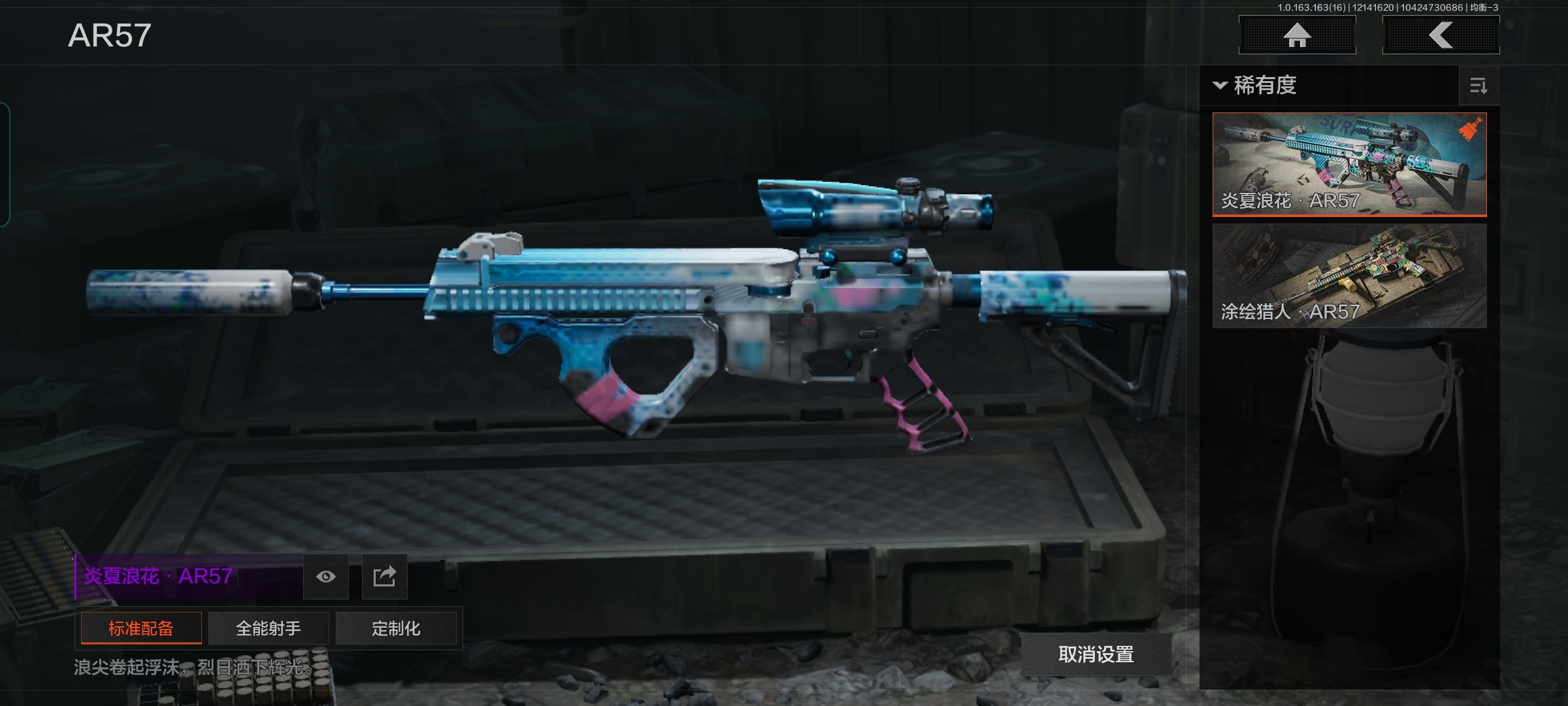Choose the 涂绘猎人 AR57 skin thumbnail

(x=1349, y=275)
